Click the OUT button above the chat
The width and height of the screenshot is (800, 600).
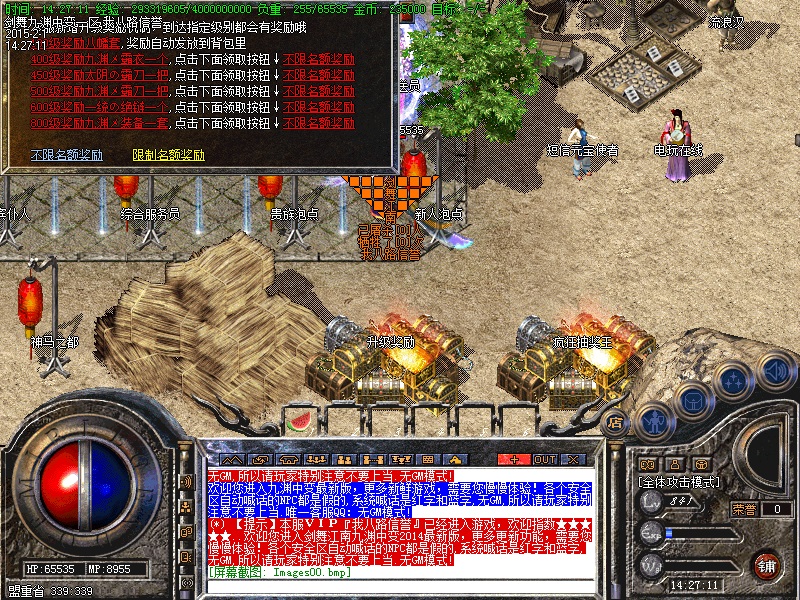tap(544, 458)
